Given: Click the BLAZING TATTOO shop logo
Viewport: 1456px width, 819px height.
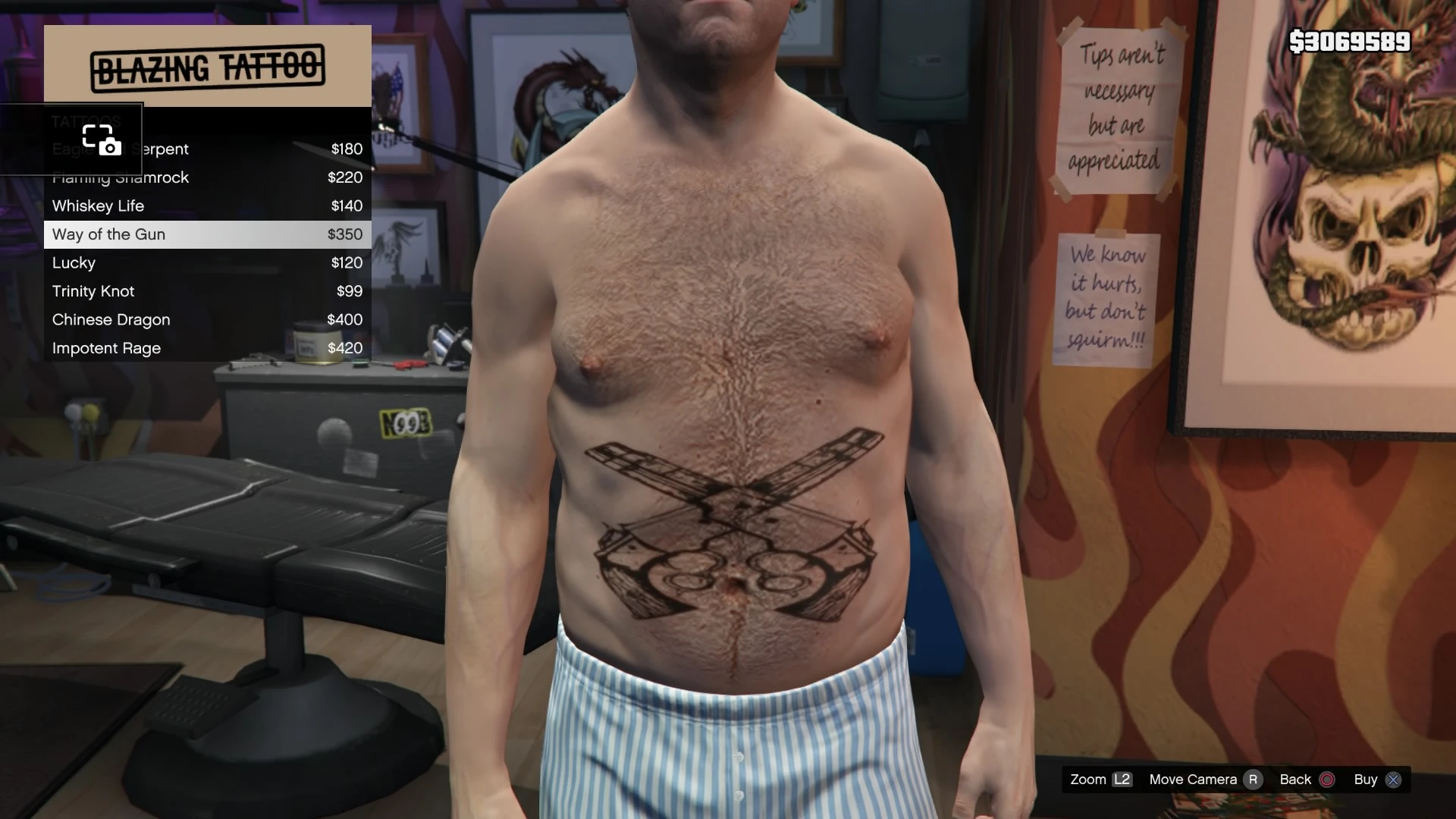Looking at the screenshot, I should (x=207, y=65).
